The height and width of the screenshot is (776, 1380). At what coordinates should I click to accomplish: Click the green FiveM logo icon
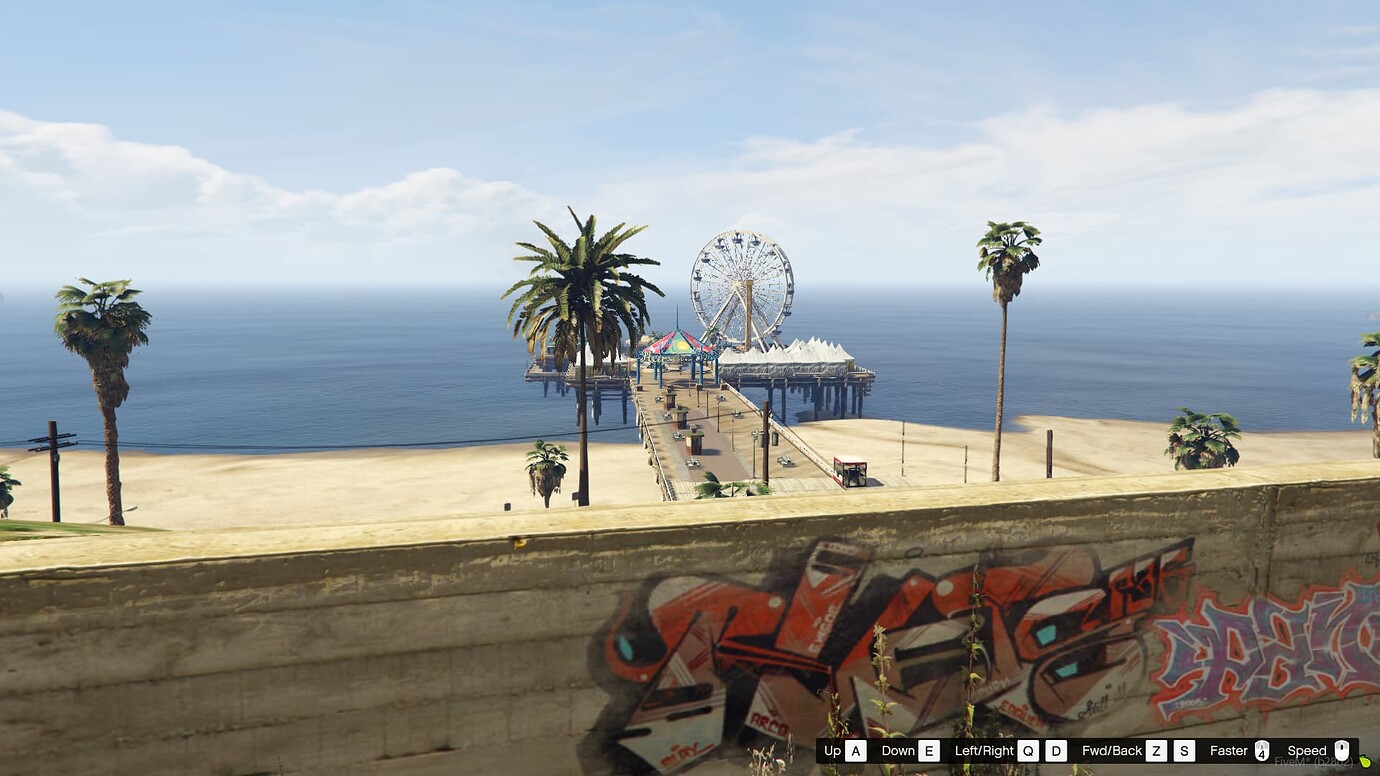[x=1366, y=763]
